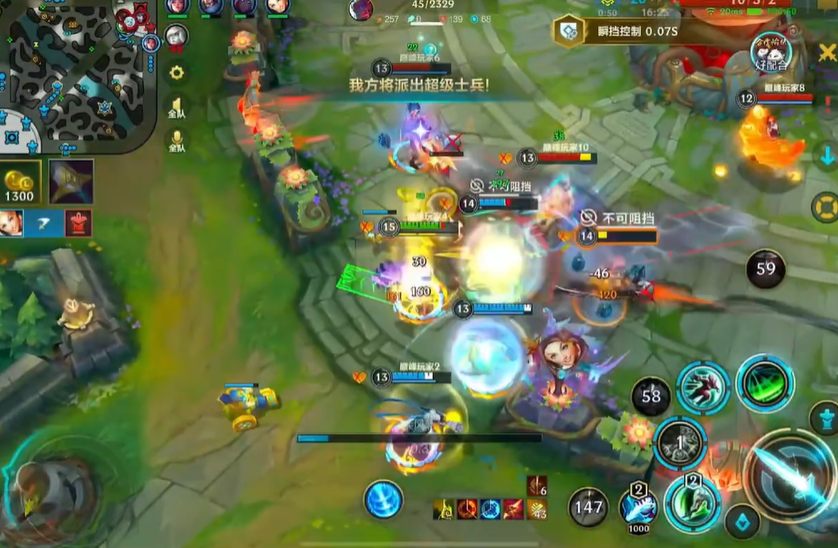Tap the yellow ring signal button
Image resolution: width=838 pixels, height=548 pixels.
(825, 207)
